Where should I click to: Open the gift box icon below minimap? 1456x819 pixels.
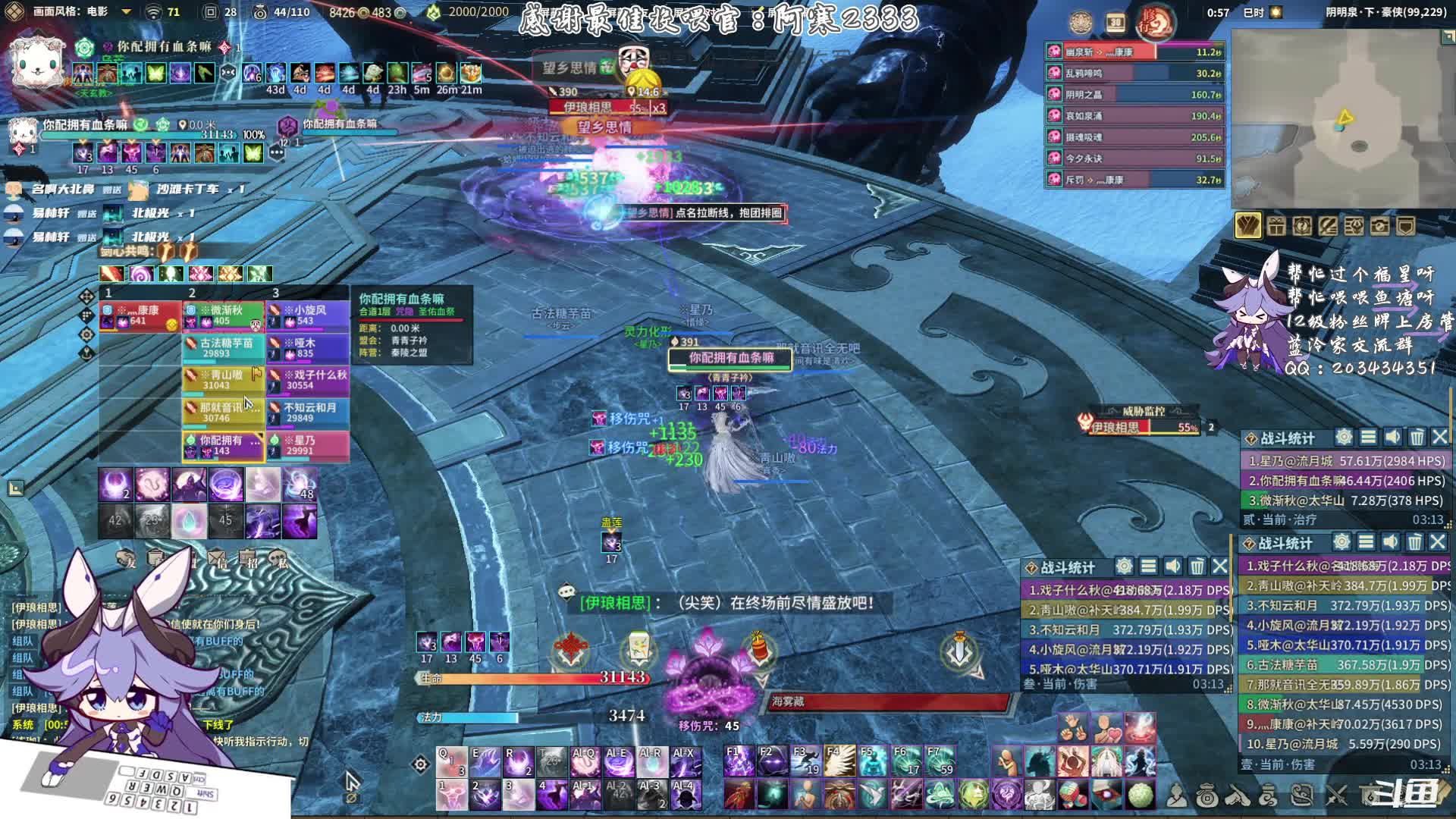(1276, 226)
